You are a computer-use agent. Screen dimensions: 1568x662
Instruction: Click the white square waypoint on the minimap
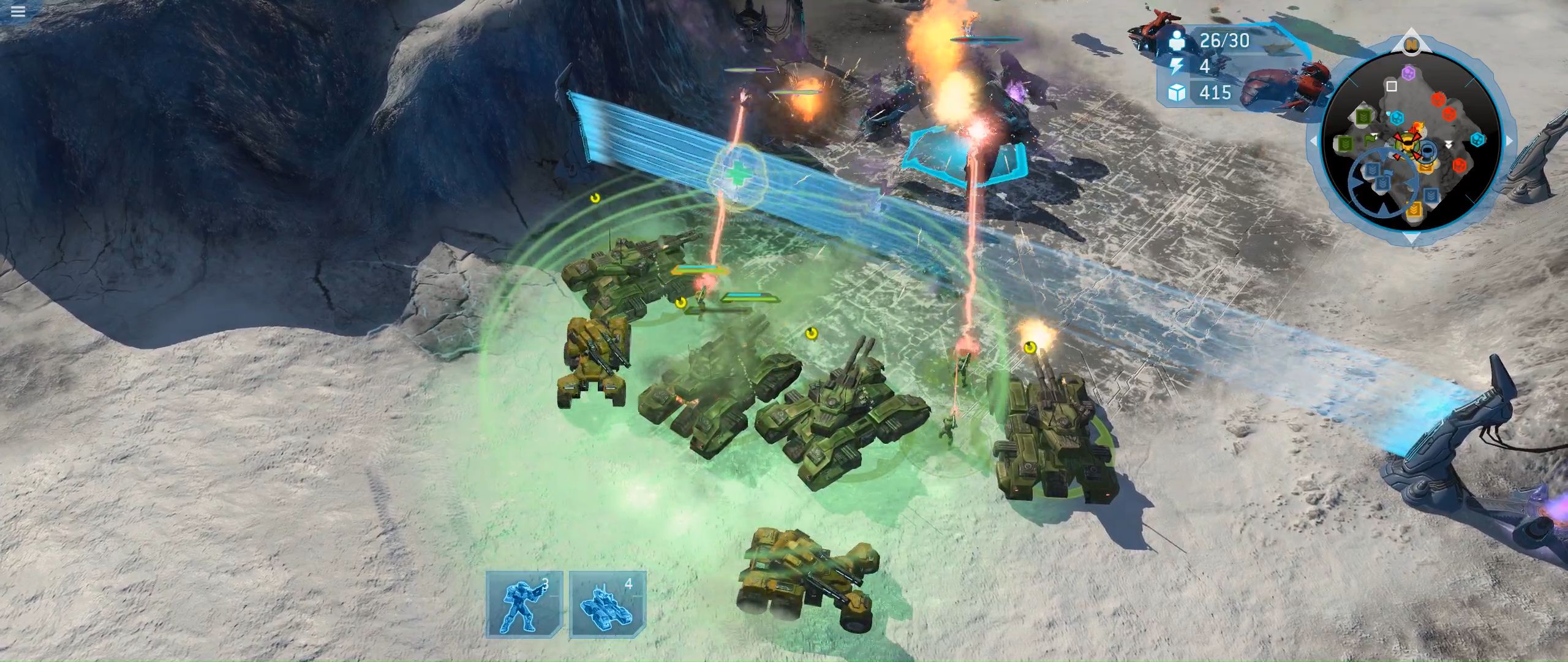point(1390,86)
